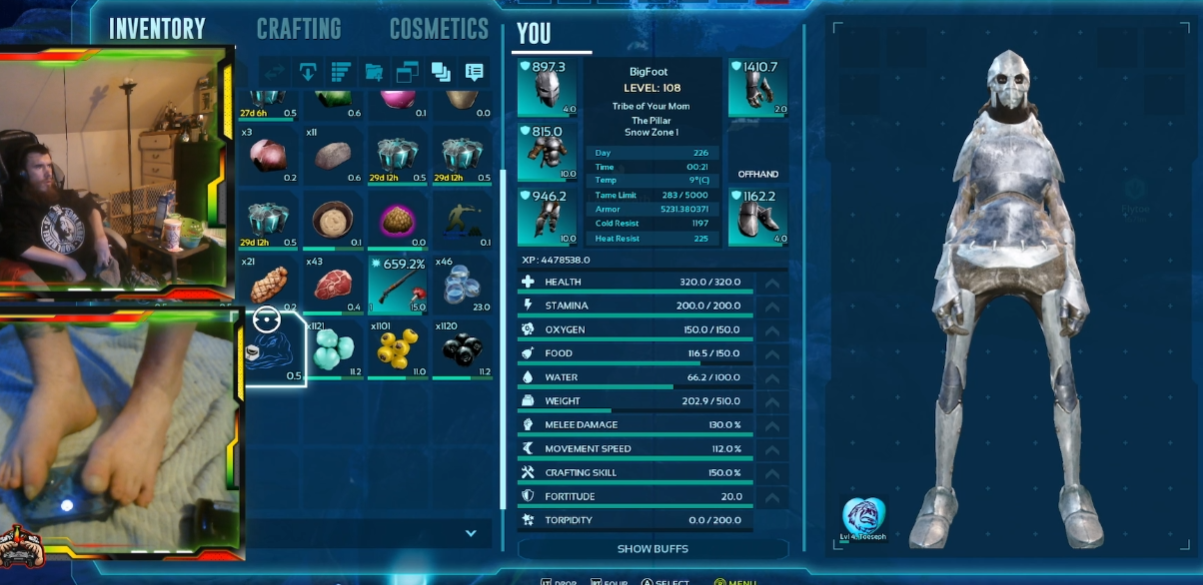
Task: Select the Lvl 4 tame portrait icon
Action: click(x=863, y=515)
